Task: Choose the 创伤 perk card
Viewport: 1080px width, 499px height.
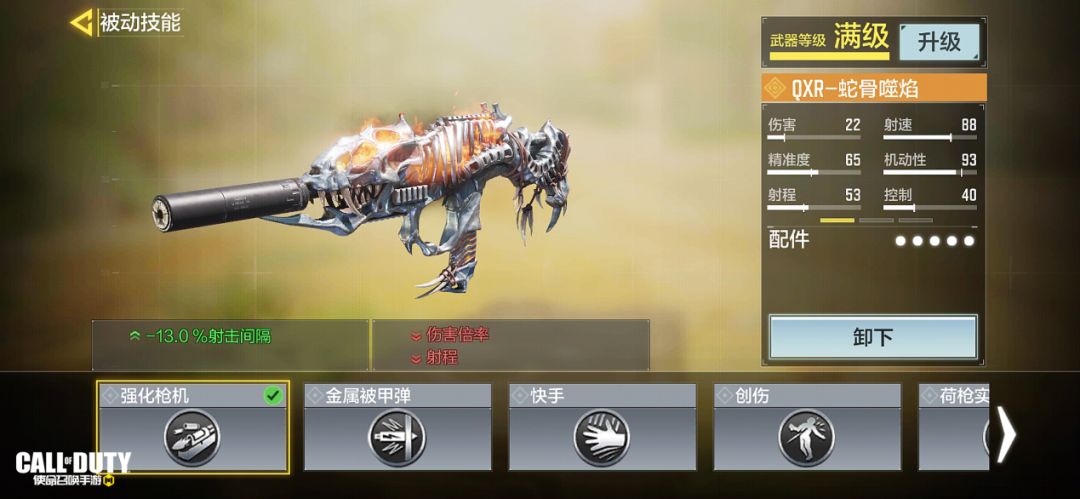Action: pyautogui.click(x=806, y=426)
